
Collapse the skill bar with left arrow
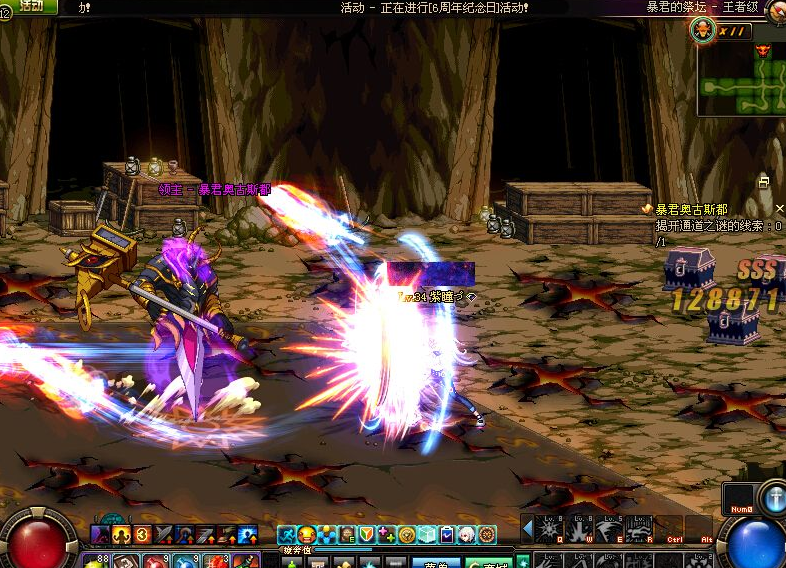pos(527,527)
